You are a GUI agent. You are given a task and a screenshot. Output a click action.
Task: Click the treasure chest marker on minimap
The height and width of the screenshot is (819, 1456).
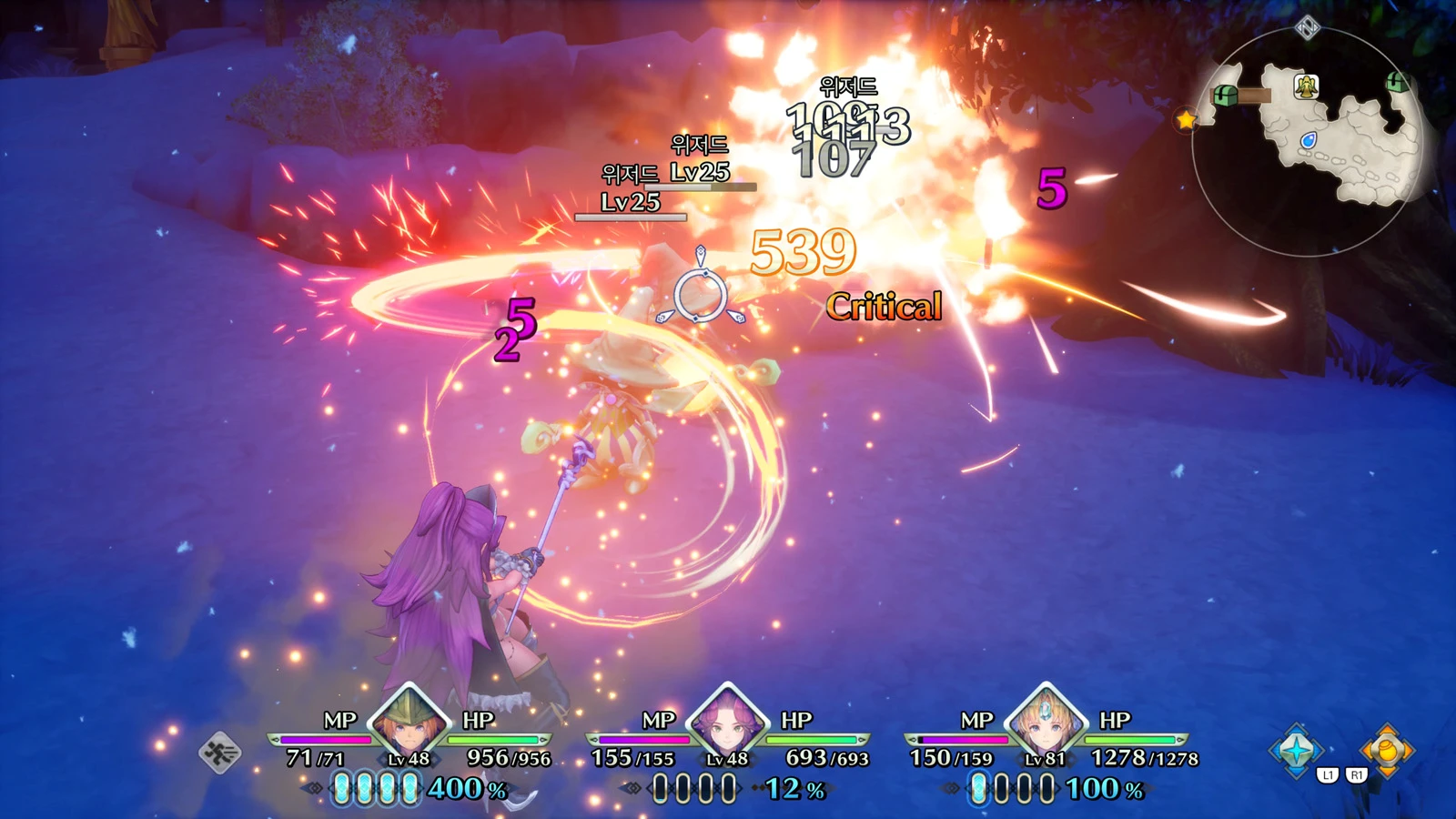pyautogui.click(x=1226, y=95)
